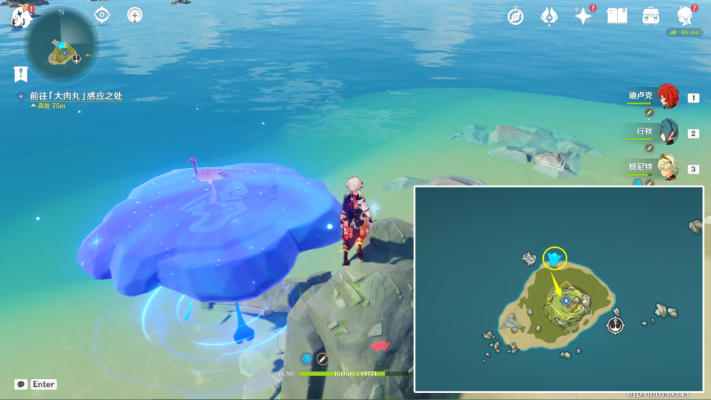The image size is (711, 400).
Task: Open the compass adventure icon
Action: point(516,16)
